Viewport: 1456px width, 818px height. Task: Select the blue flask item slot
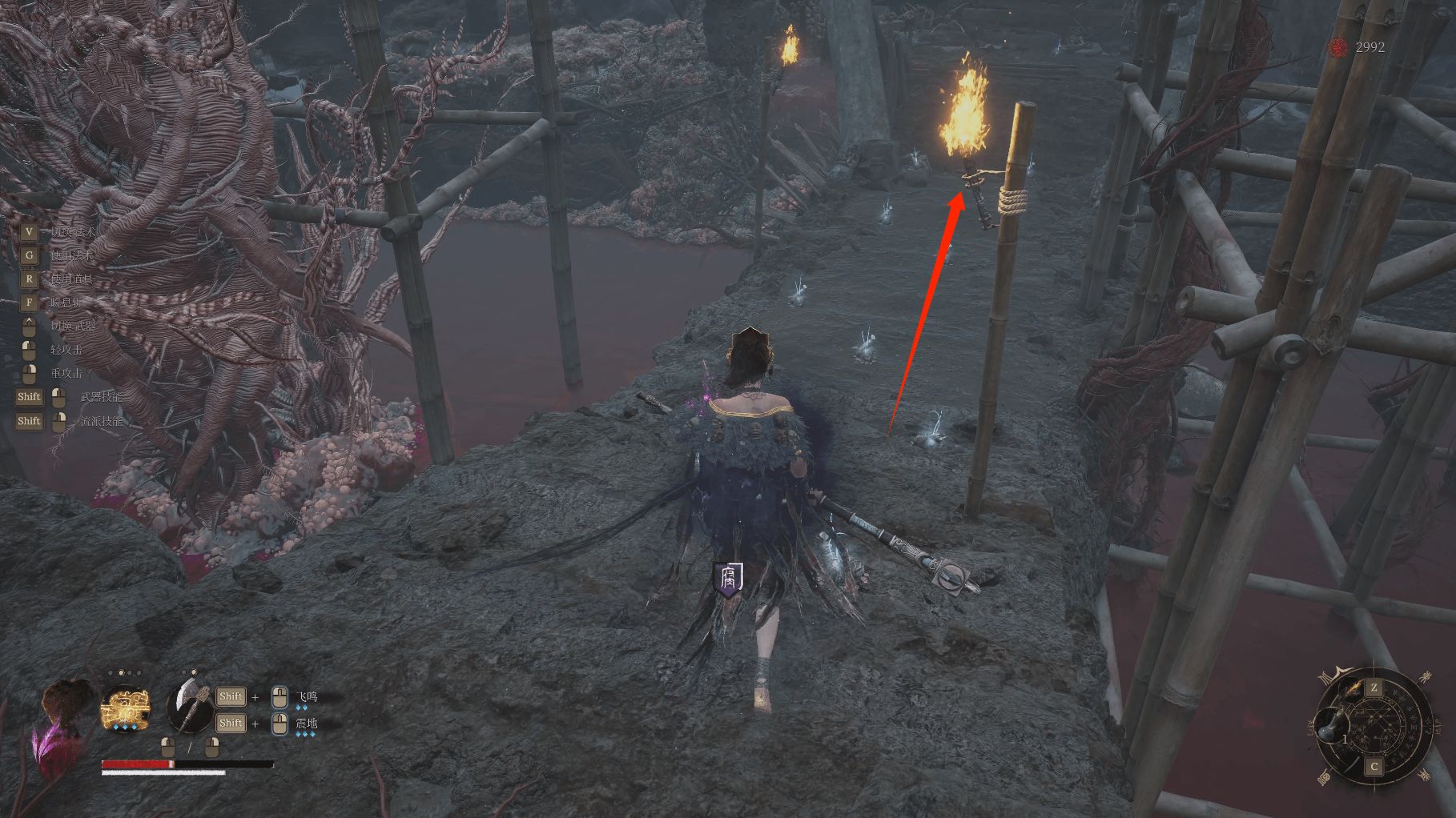[x=1331, y=727]
